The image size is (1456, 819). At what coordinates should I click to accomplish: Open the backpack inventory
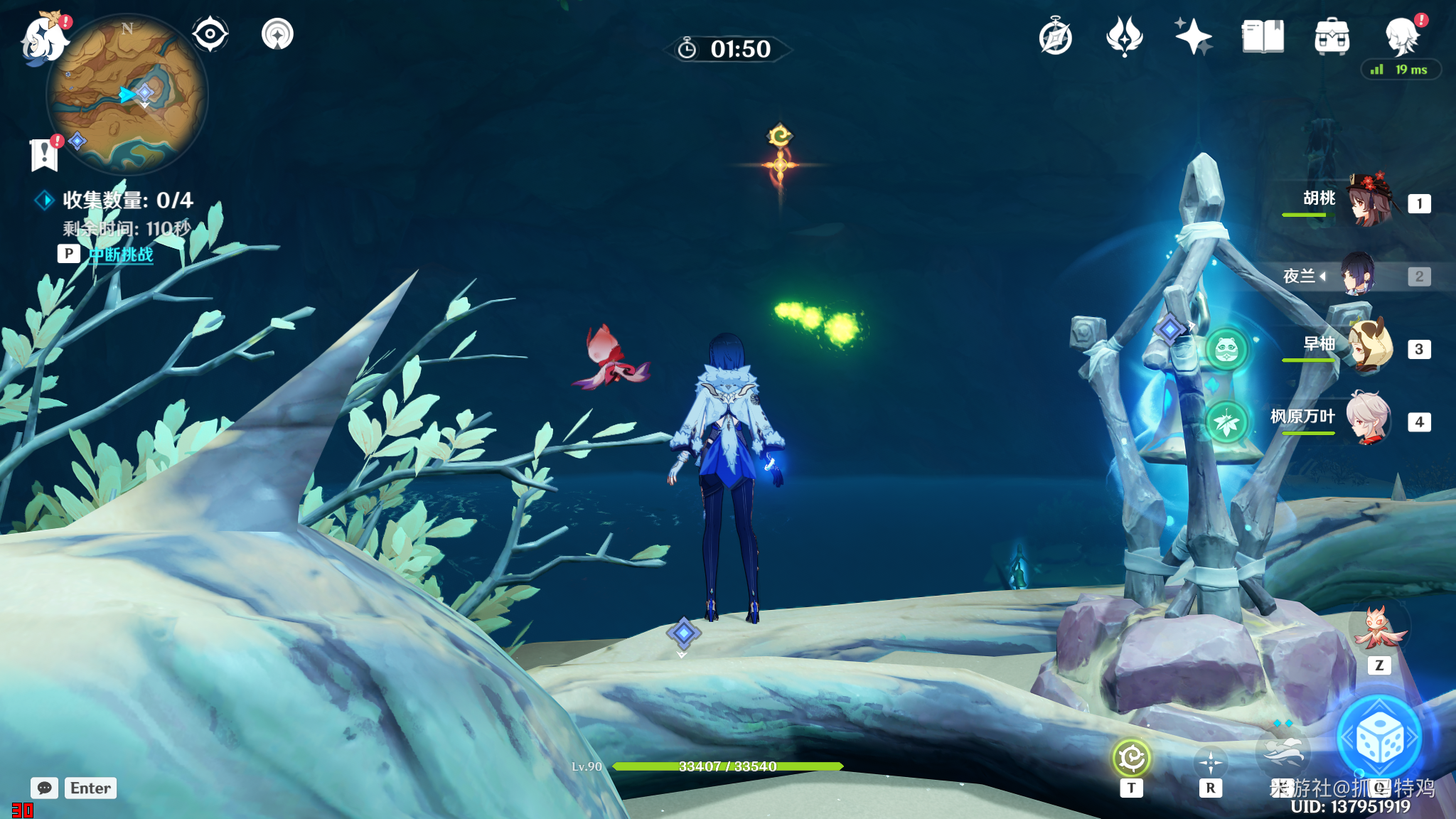coord(1332,37)
